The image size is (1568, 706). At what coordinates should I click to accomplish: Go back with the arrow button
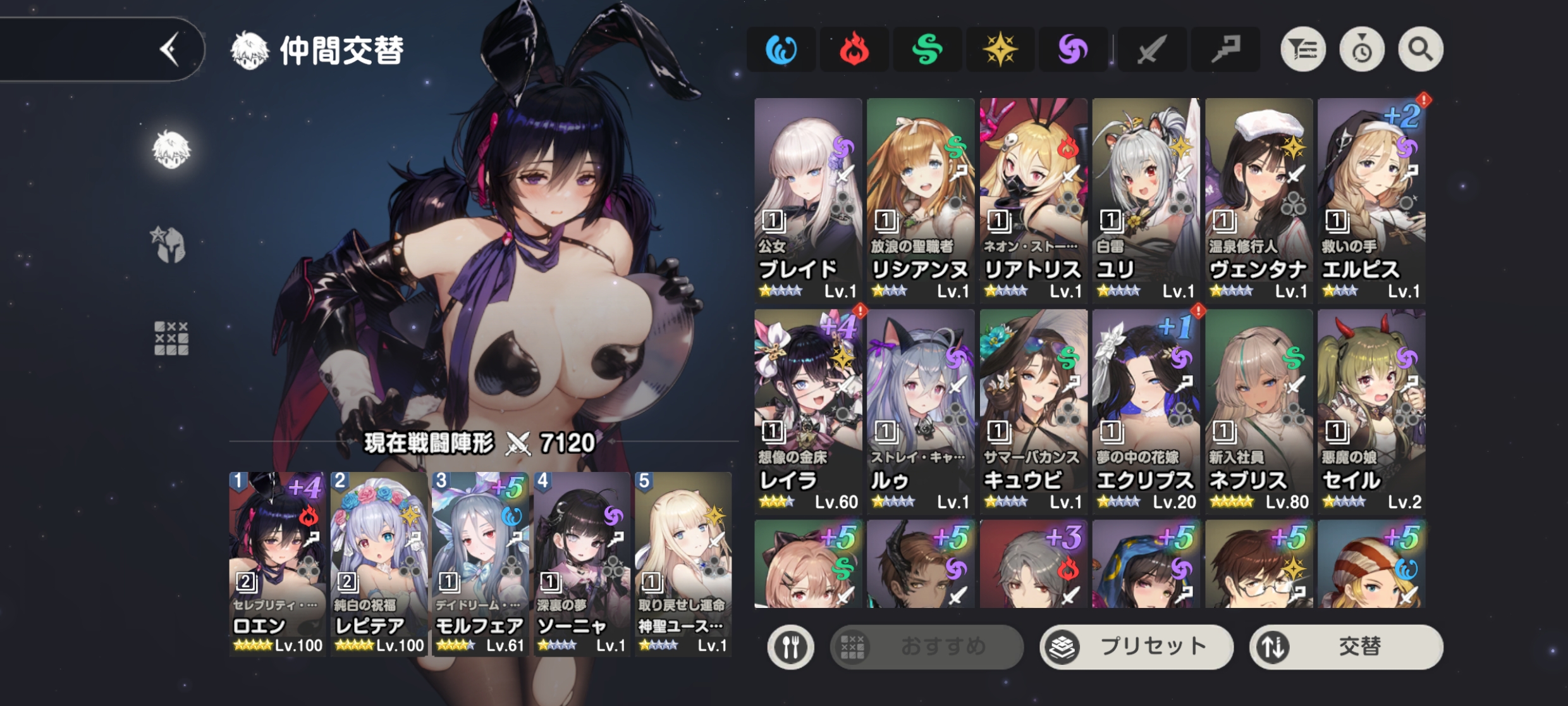[x=169, y=49]
